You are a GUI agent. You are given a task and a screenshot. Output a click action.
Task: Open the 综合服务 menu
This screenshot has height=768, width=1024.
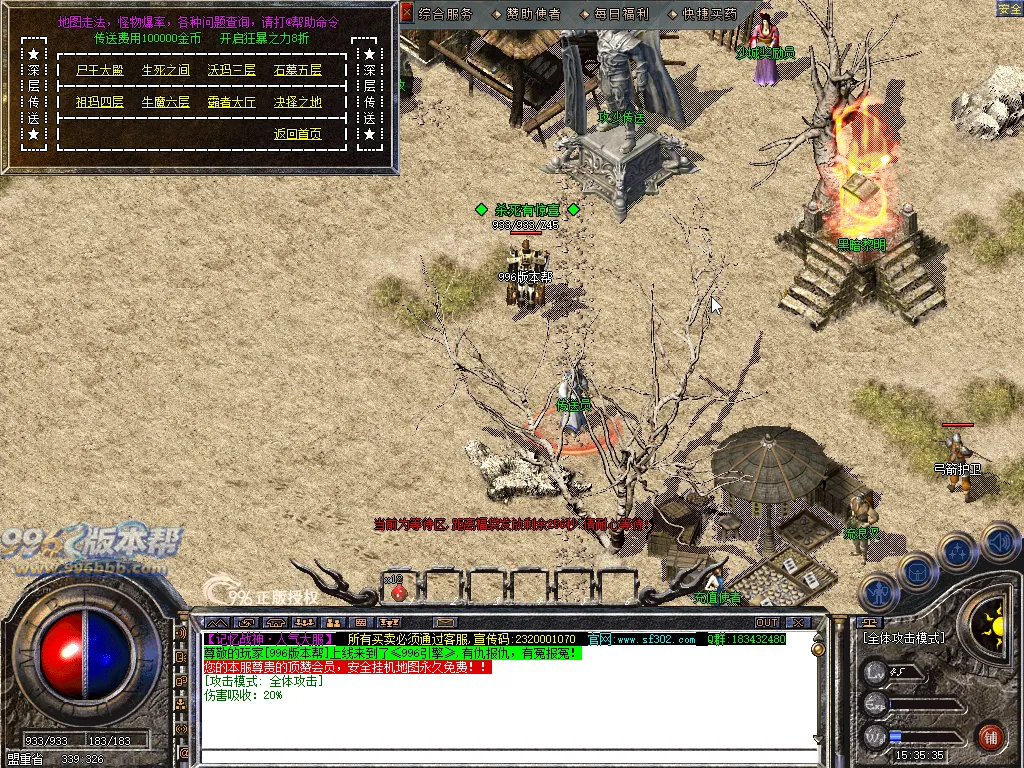[x=445, y=14]
